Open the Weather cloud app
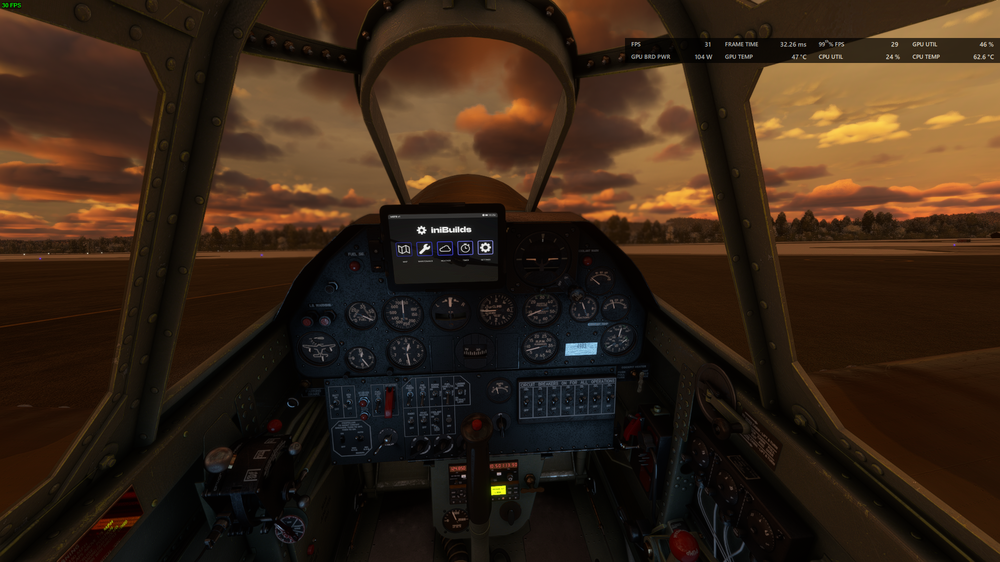The image size is (1000, 562). 445,249
